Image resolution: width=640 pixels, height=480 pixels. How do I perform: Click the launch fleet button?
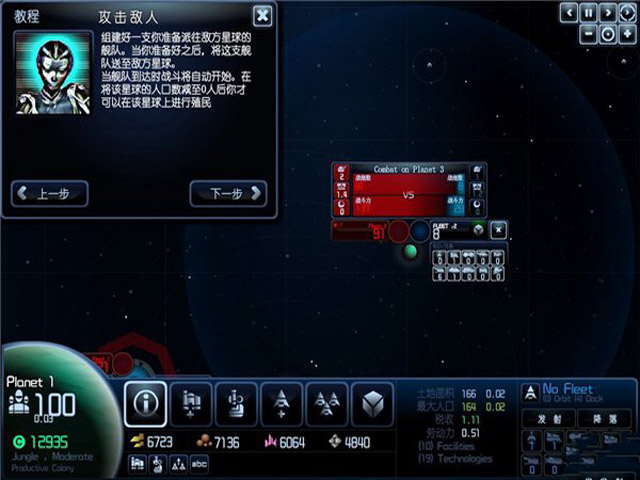[550, 418]
